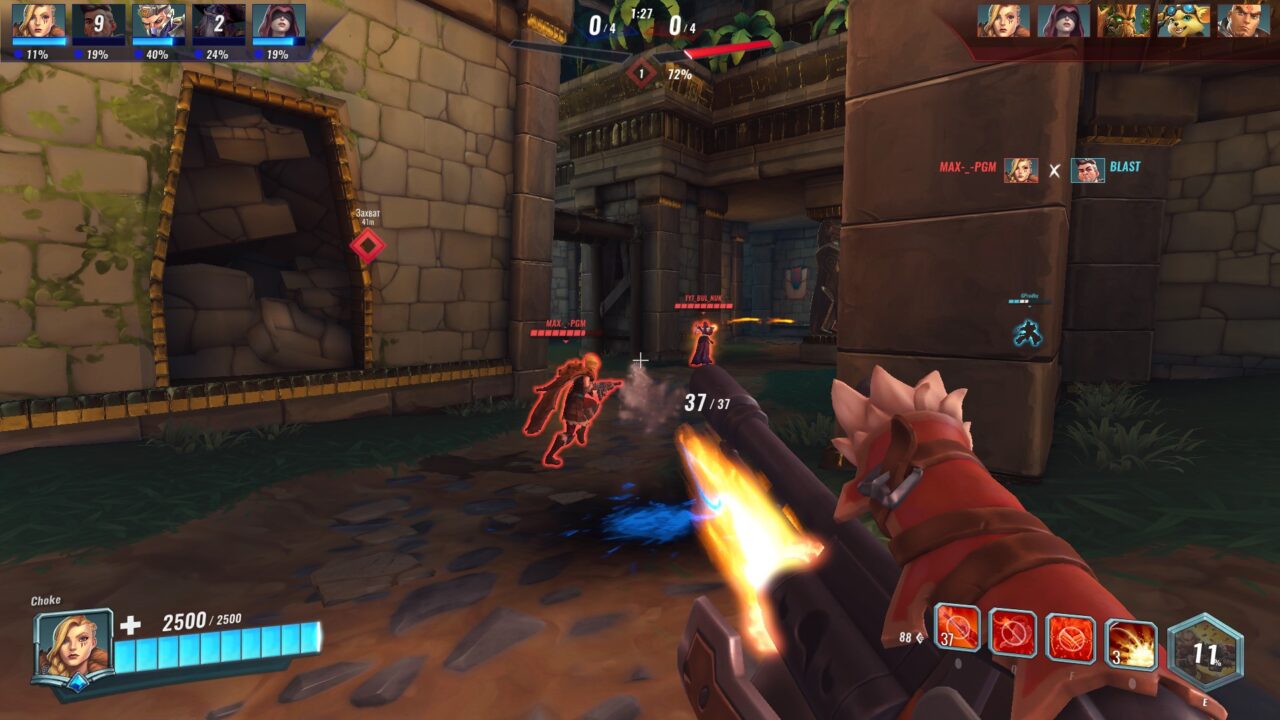Screen dimensions: 1280x720
Task: Select the blonde ally portrait with 11% charge
Action: pos(38,22)
